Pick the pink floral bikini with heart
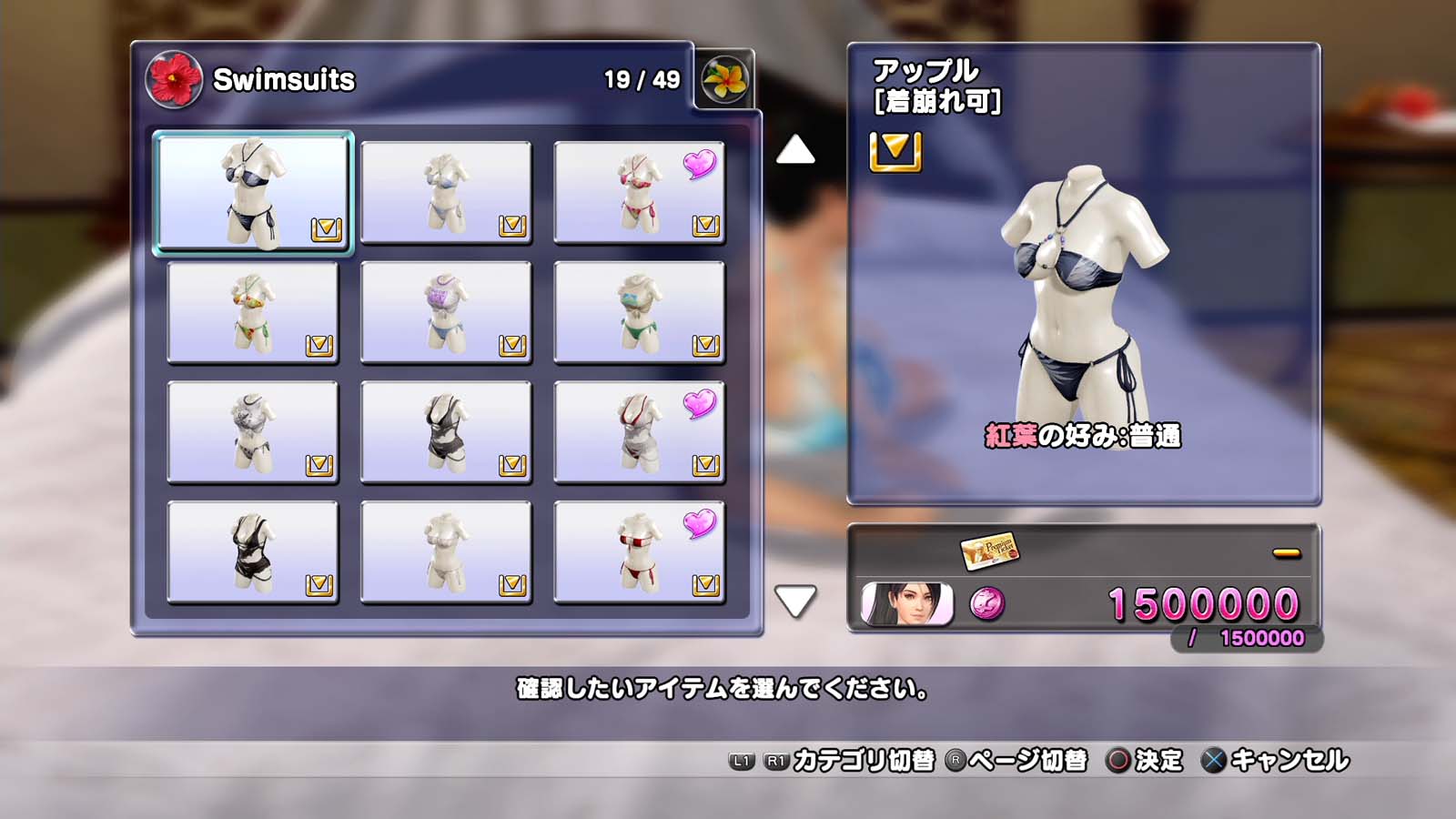Screen dimensions: 1456x819 [x=639, y=192]
